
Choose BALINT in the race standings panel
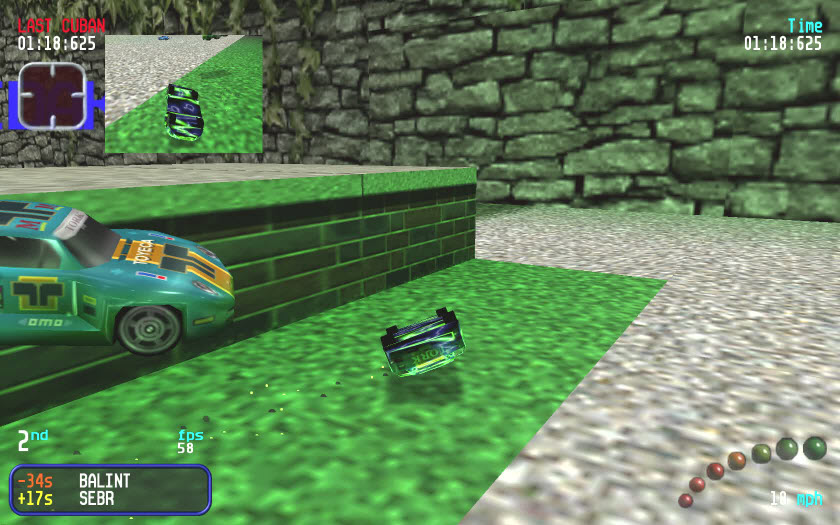[104, 481]
